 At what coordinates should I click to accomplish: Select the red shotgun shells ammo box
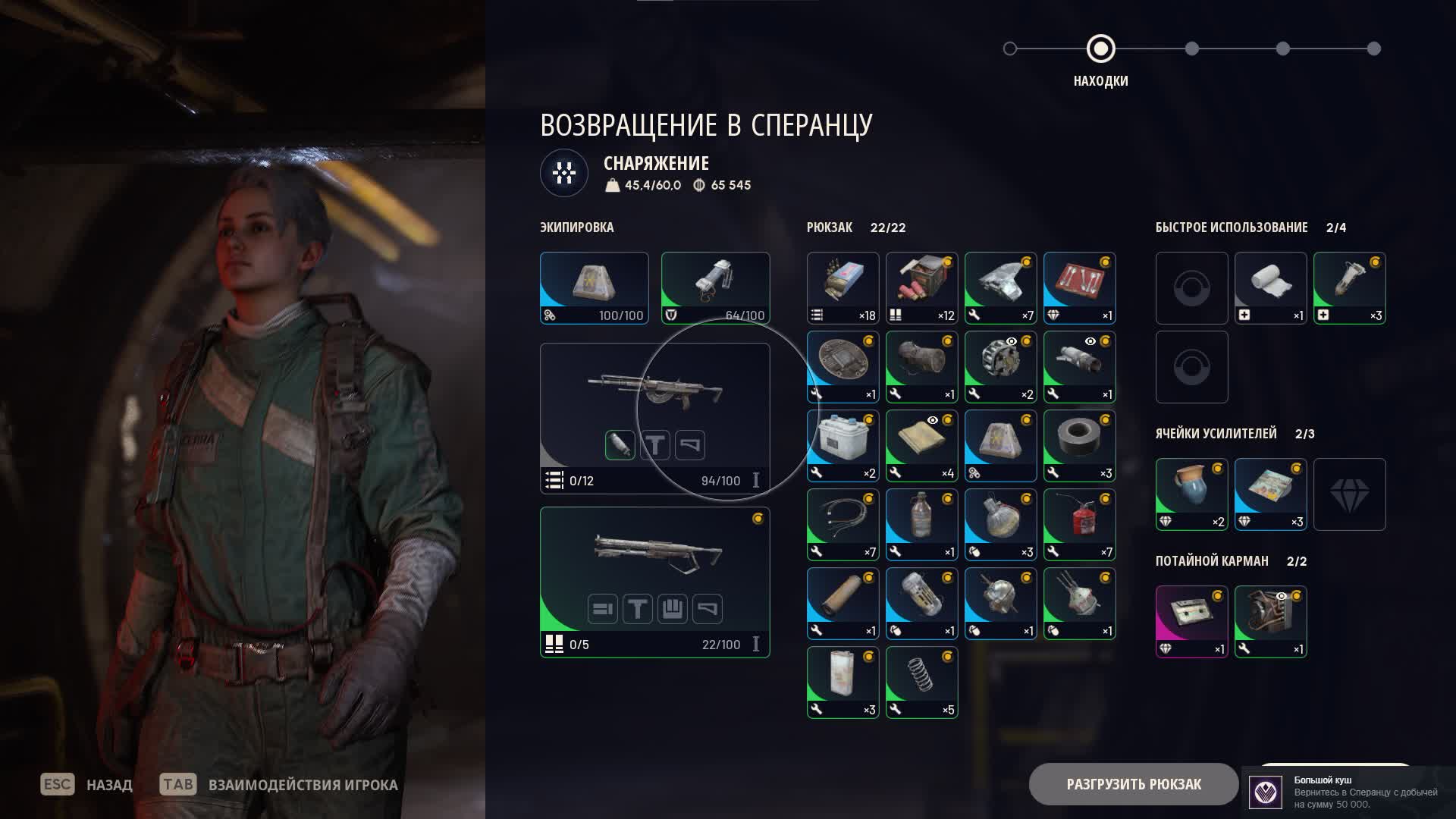coord(921,288)
